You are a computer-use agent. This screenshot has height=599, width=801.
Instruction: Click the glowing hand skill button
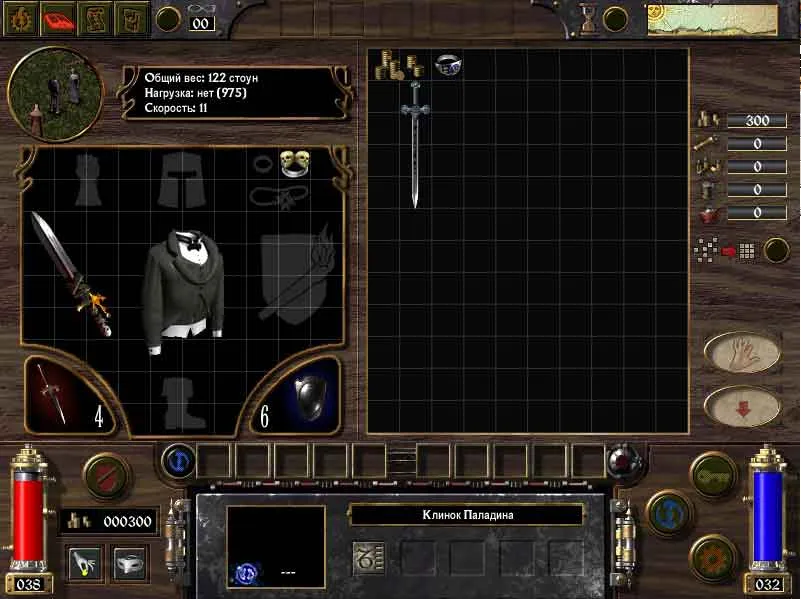pos(82,562)
